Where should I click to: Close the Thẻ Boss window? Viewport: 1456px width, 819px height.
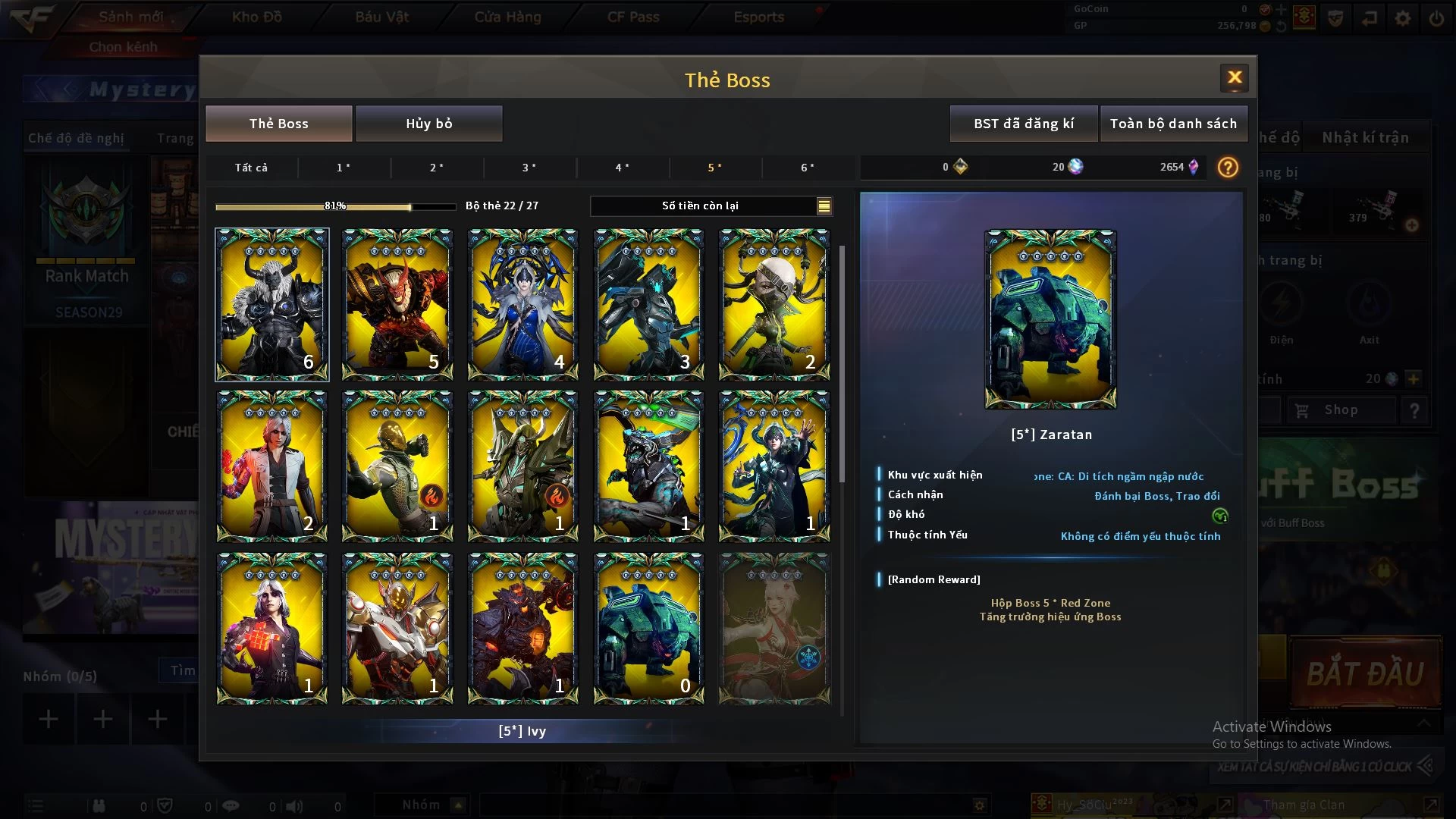click(x=1234, y=77)
